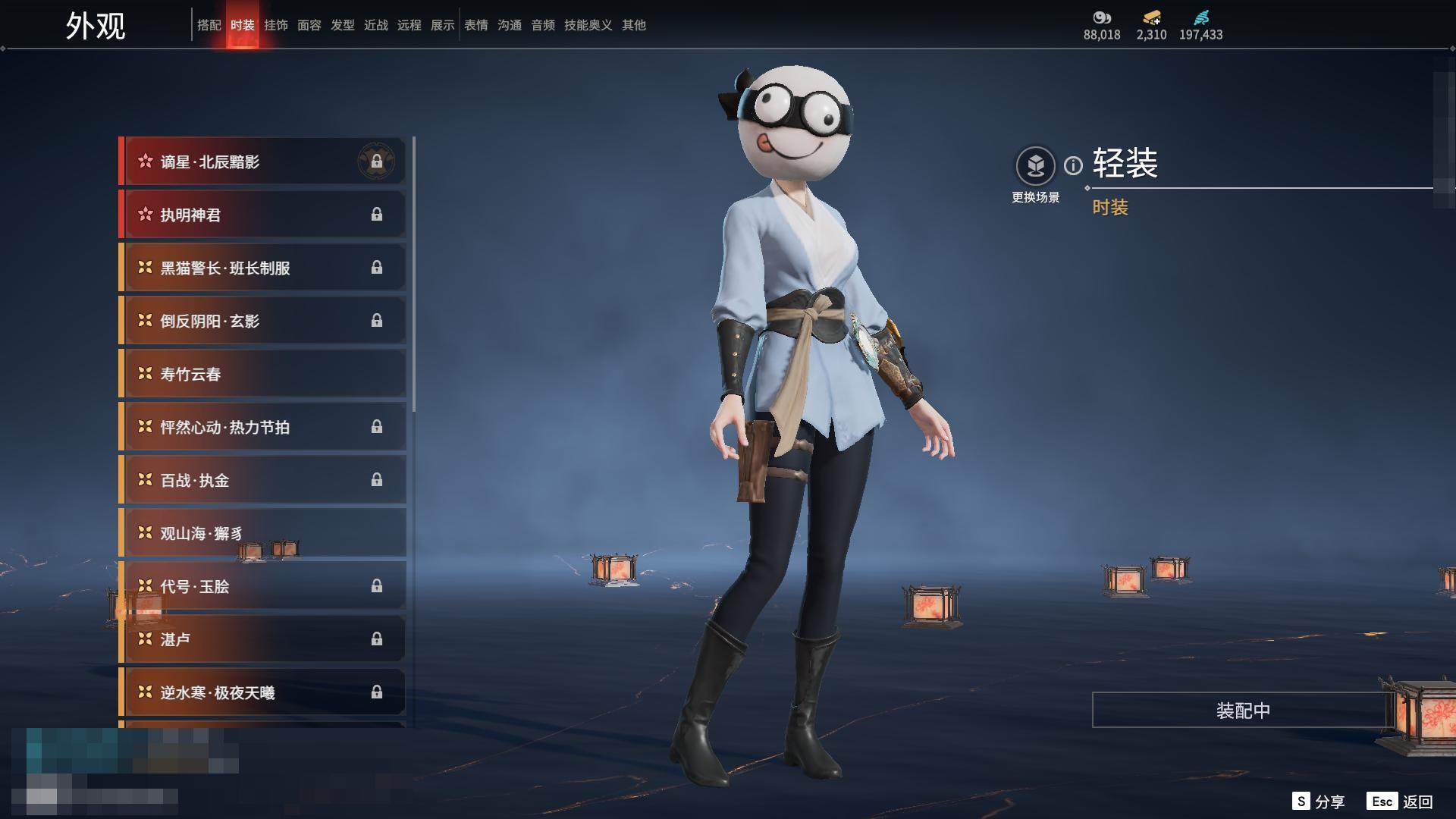Open the 挂饰 accessories tab

point(276,25)
